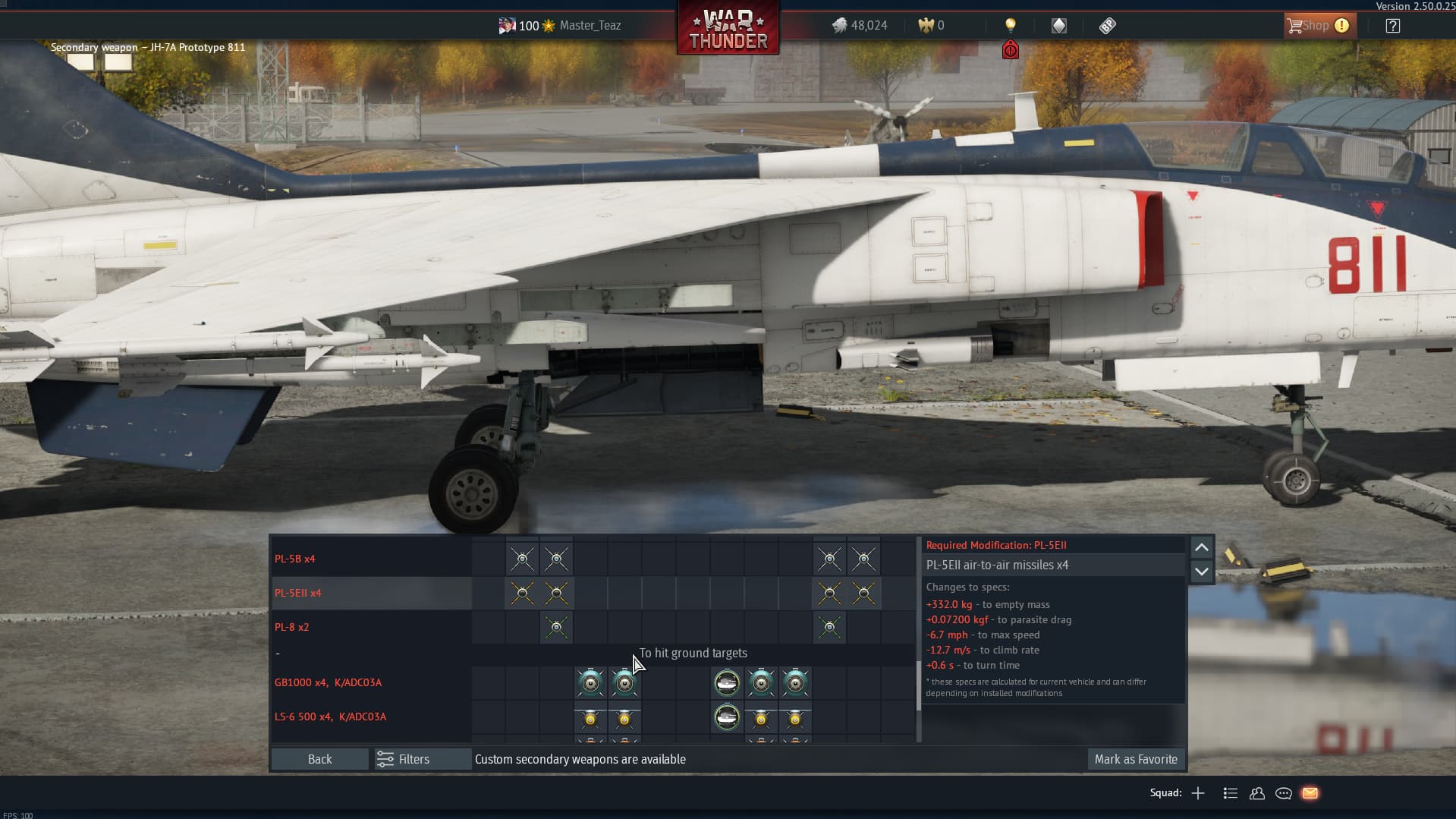
Task: Mark this loadout as Favorite
Action: 1135,759
